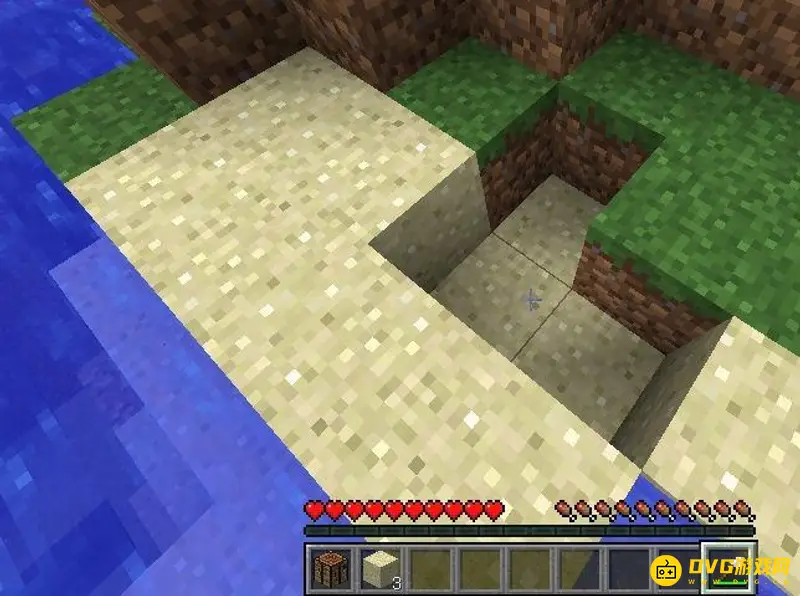Screen dimensions: 800x596
Task: Click the currently highlighted hotbar slot
Action: coord(727,567)
